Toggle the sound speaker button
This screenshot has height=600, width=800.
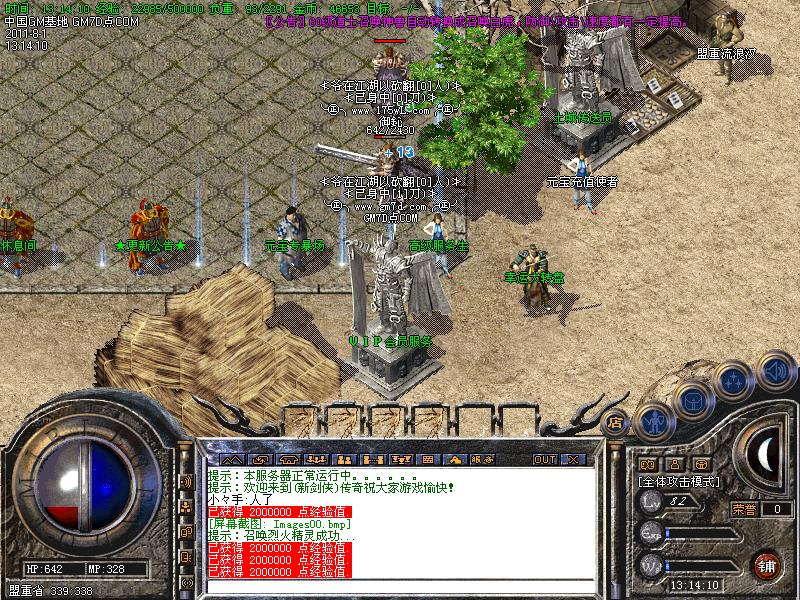click(775, 372)
